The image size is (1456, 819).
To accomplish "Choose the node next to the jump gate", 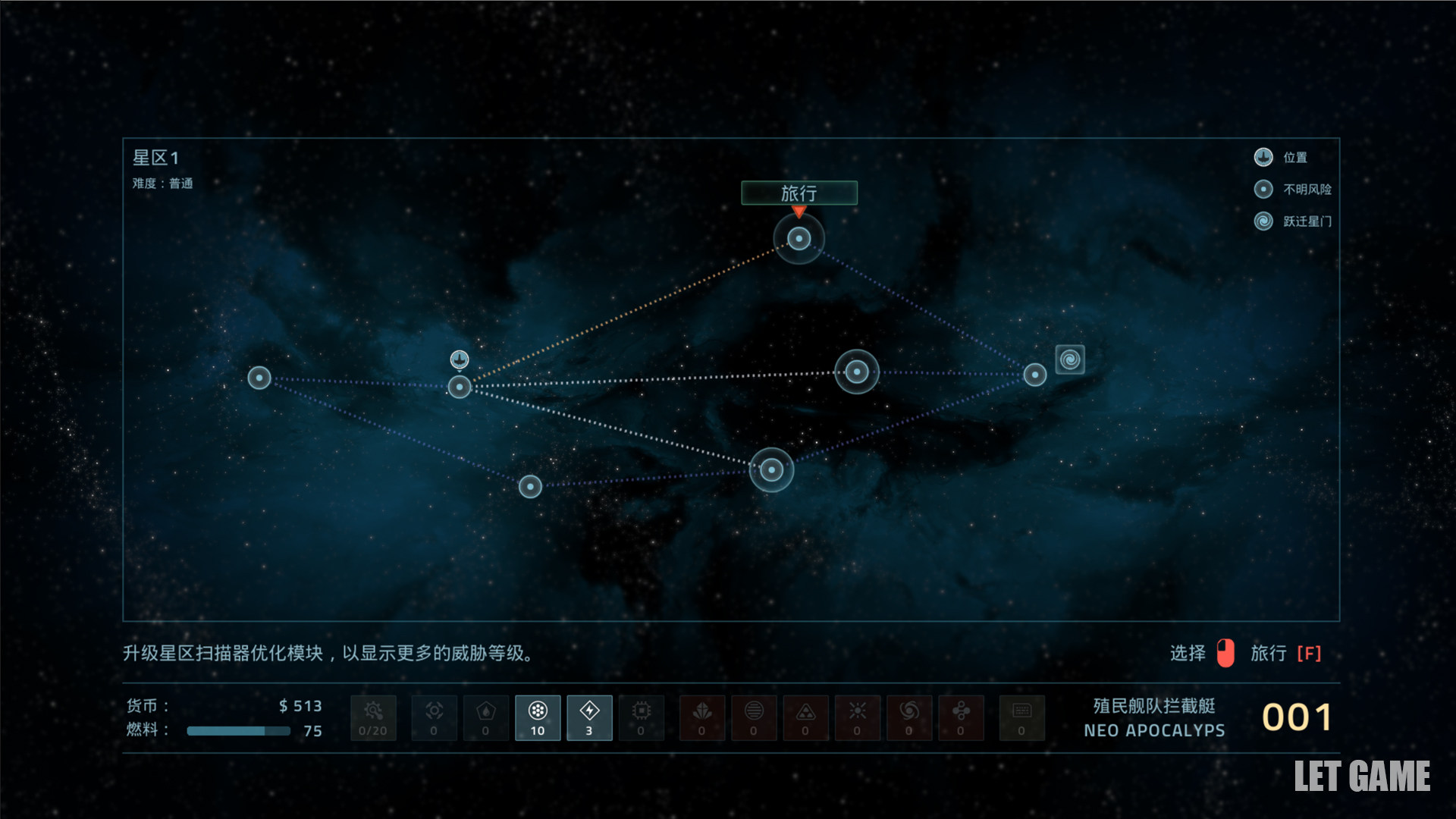I will 1034,375.
